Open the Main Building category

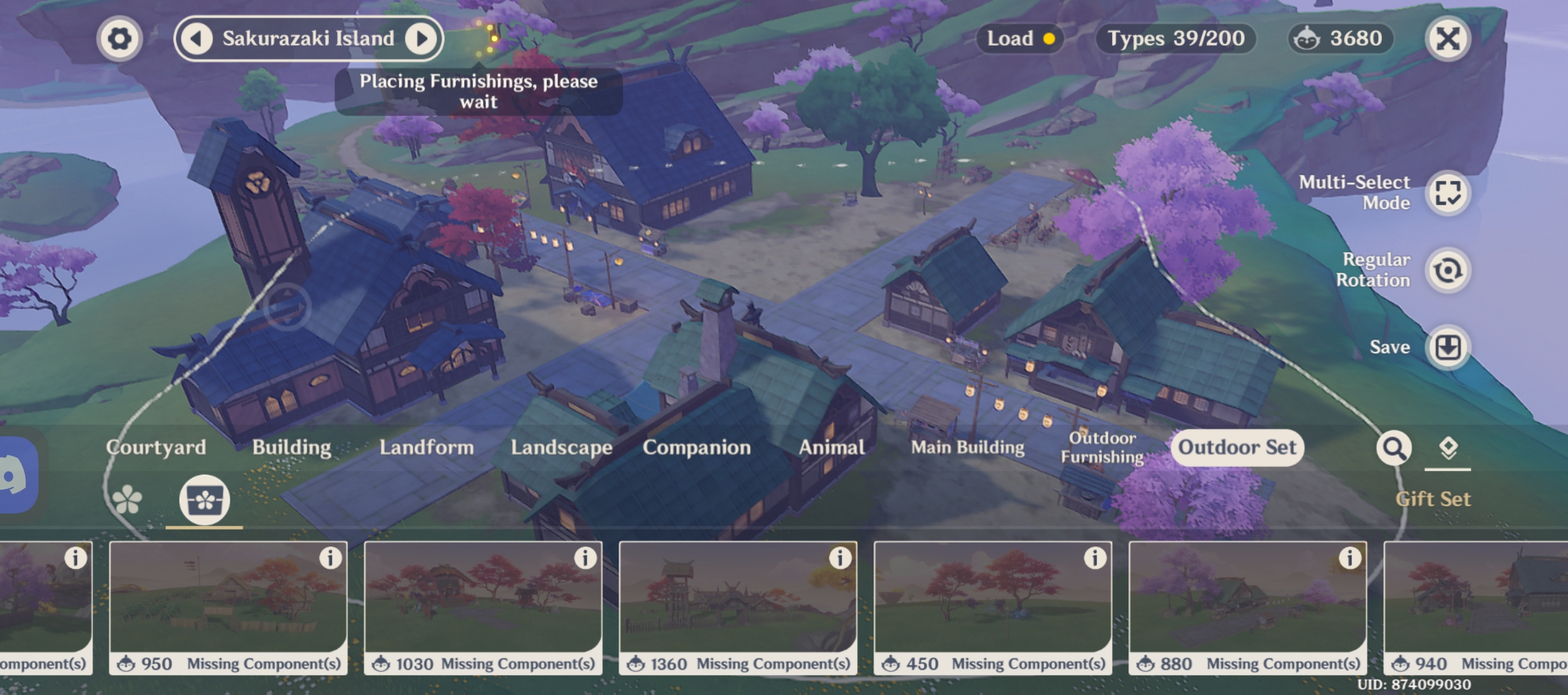point(968,448)
